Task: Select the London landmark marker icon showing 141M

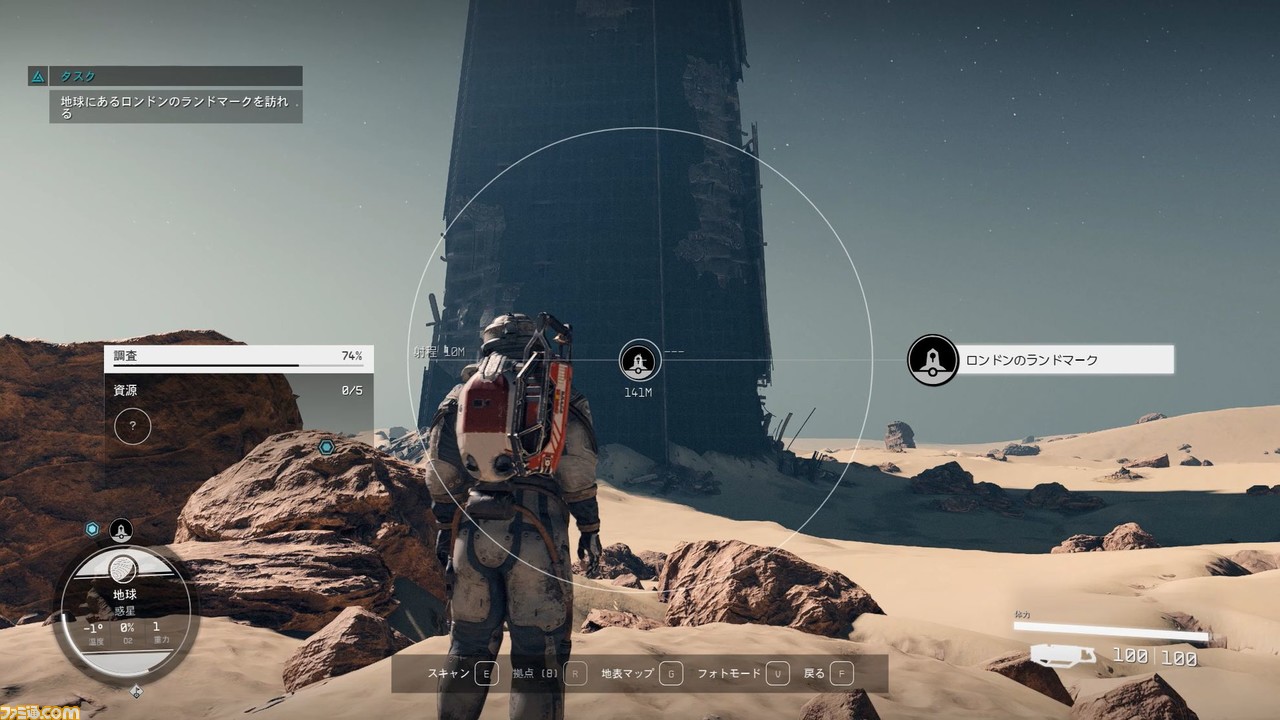Action: pyautogui.click(x=639, y=360)
